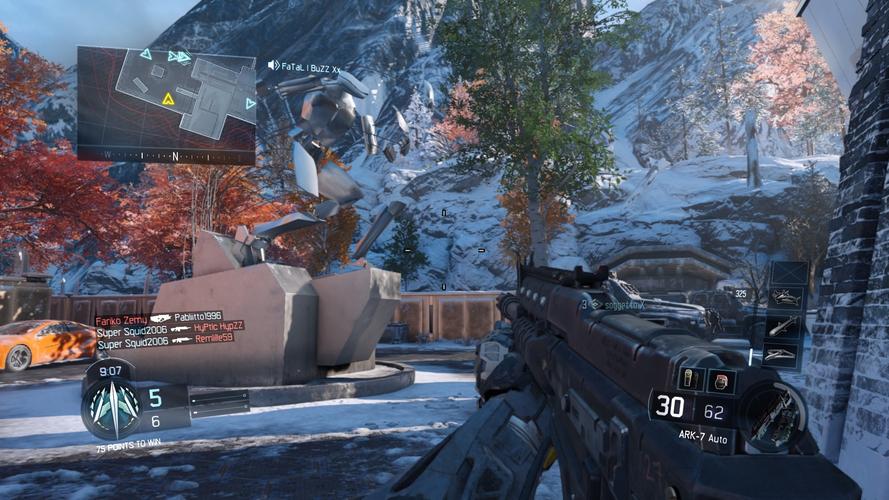Click the circular specialist weapon meter
889x500 pixels.
pyautogui.click(x=774, y=412)
